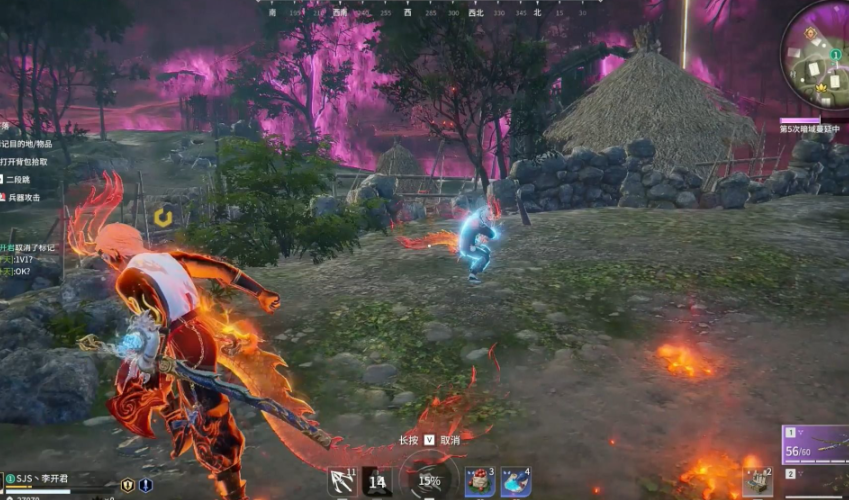Image resolution: width=849 pixels, height=500 pixels.
Task: Select the secondary weapon slot 2
Action: click(x=816, y=480)
